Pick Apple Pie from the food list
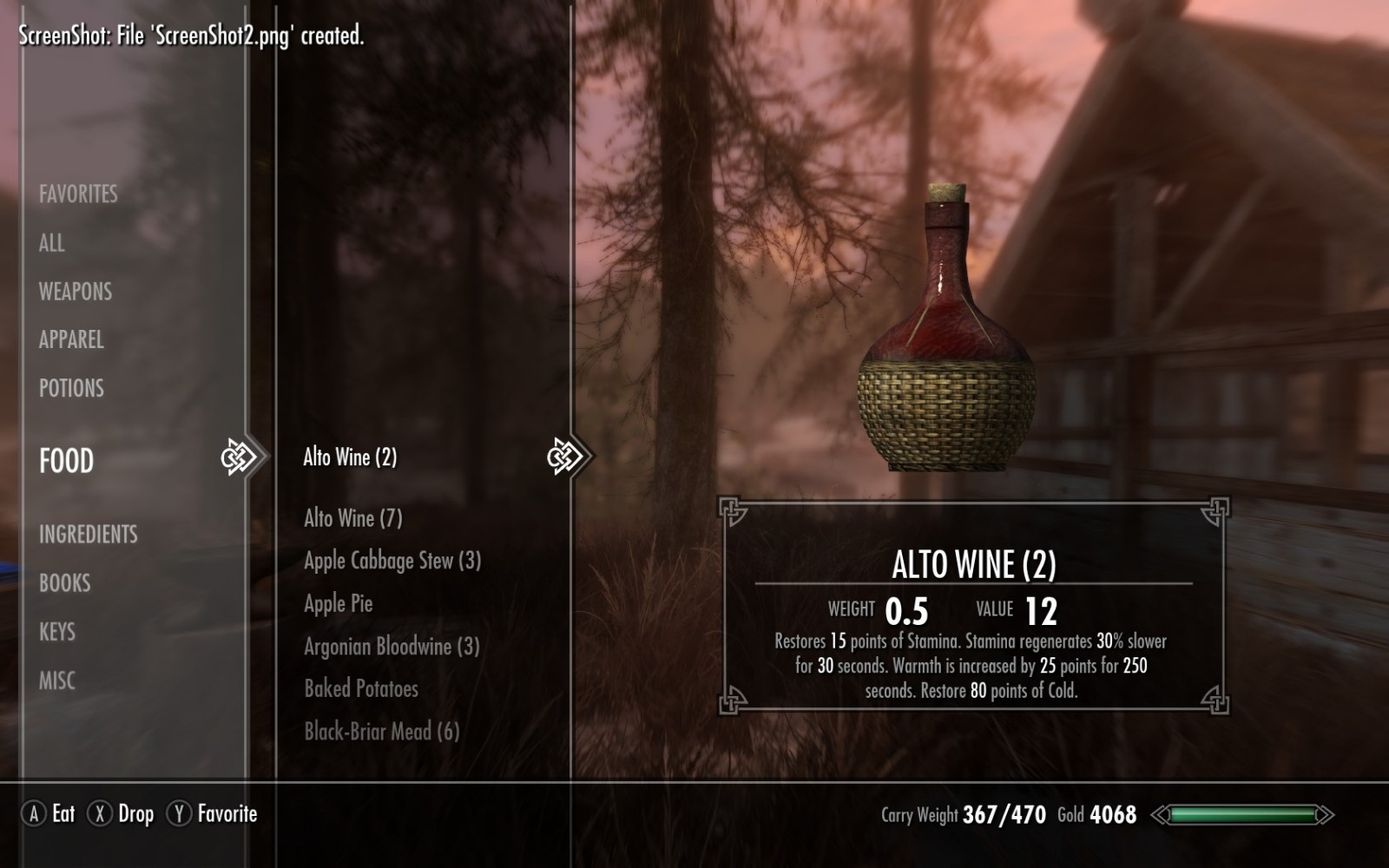 (x=339, y=603)
